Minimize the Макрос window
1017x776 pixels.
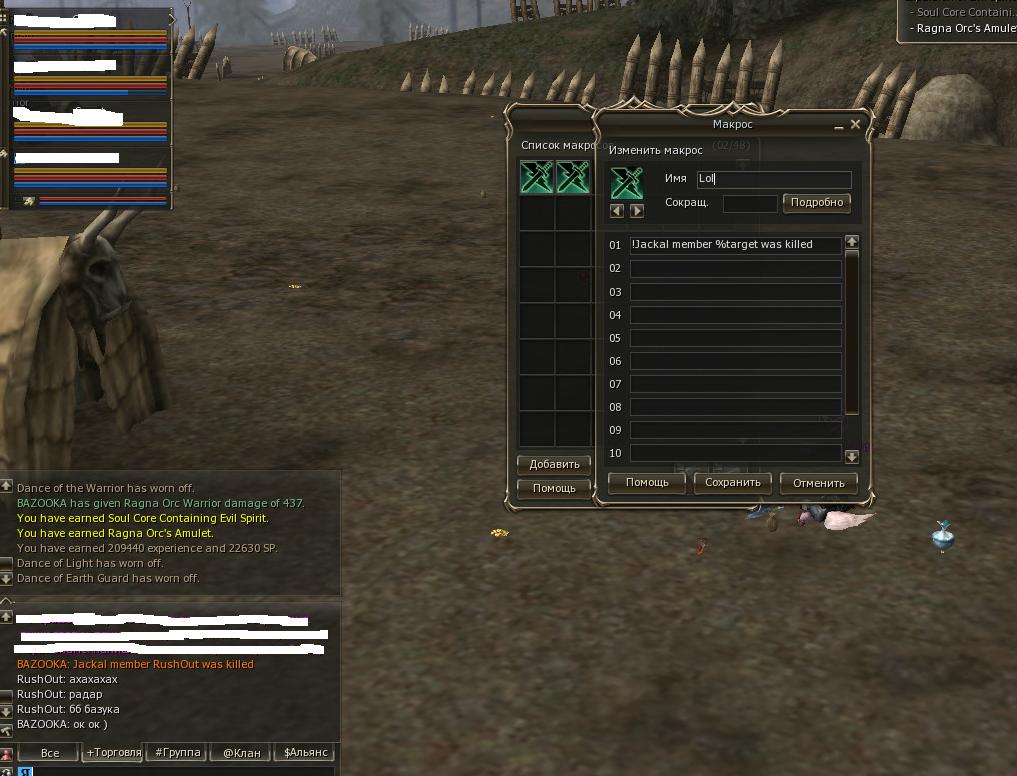(839, 126)
